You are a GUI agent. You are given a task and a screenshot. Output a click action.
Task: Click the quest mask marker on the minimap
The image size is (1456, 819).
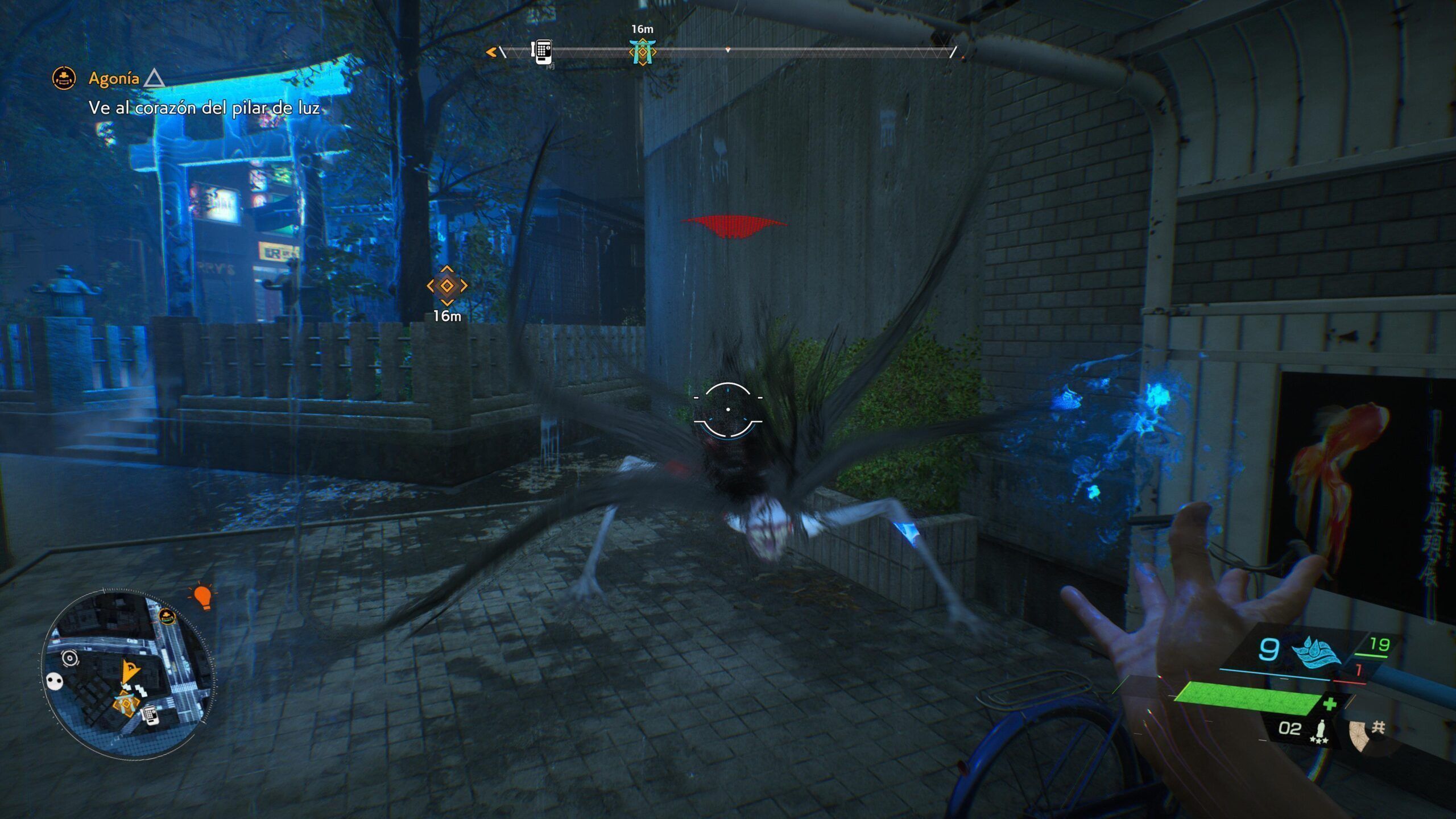click(167, 615)
